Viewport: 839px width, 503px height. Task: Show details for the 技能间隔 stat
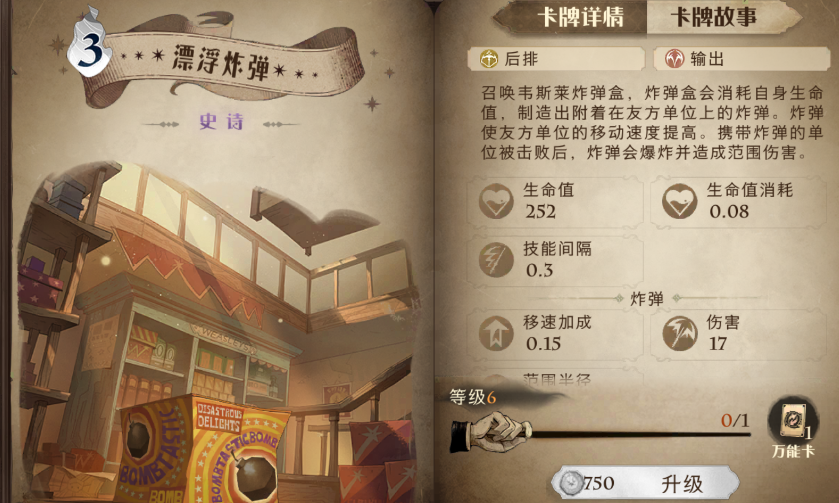click(557, 259)
